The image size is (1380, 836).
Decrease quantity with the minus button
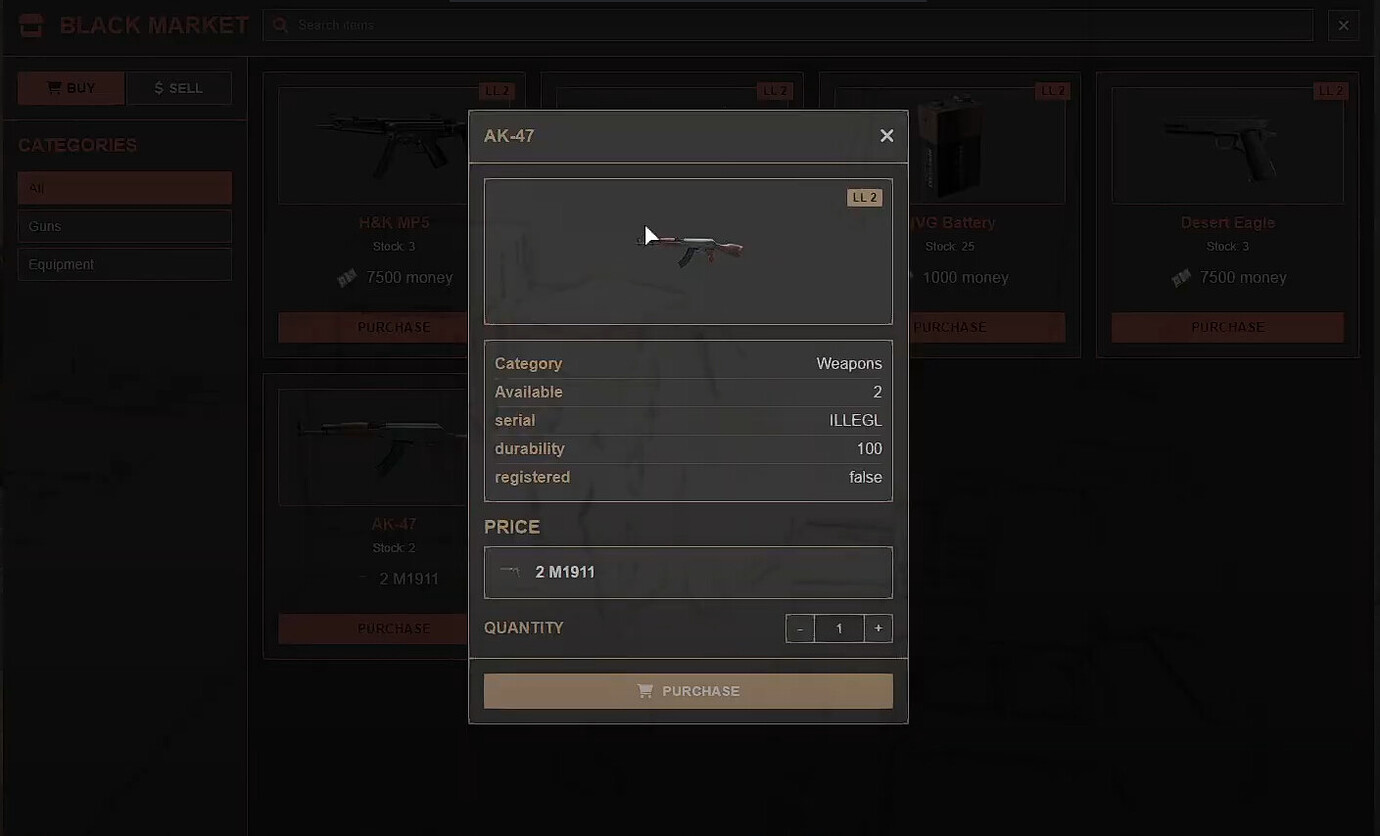[x=799, y=628]
